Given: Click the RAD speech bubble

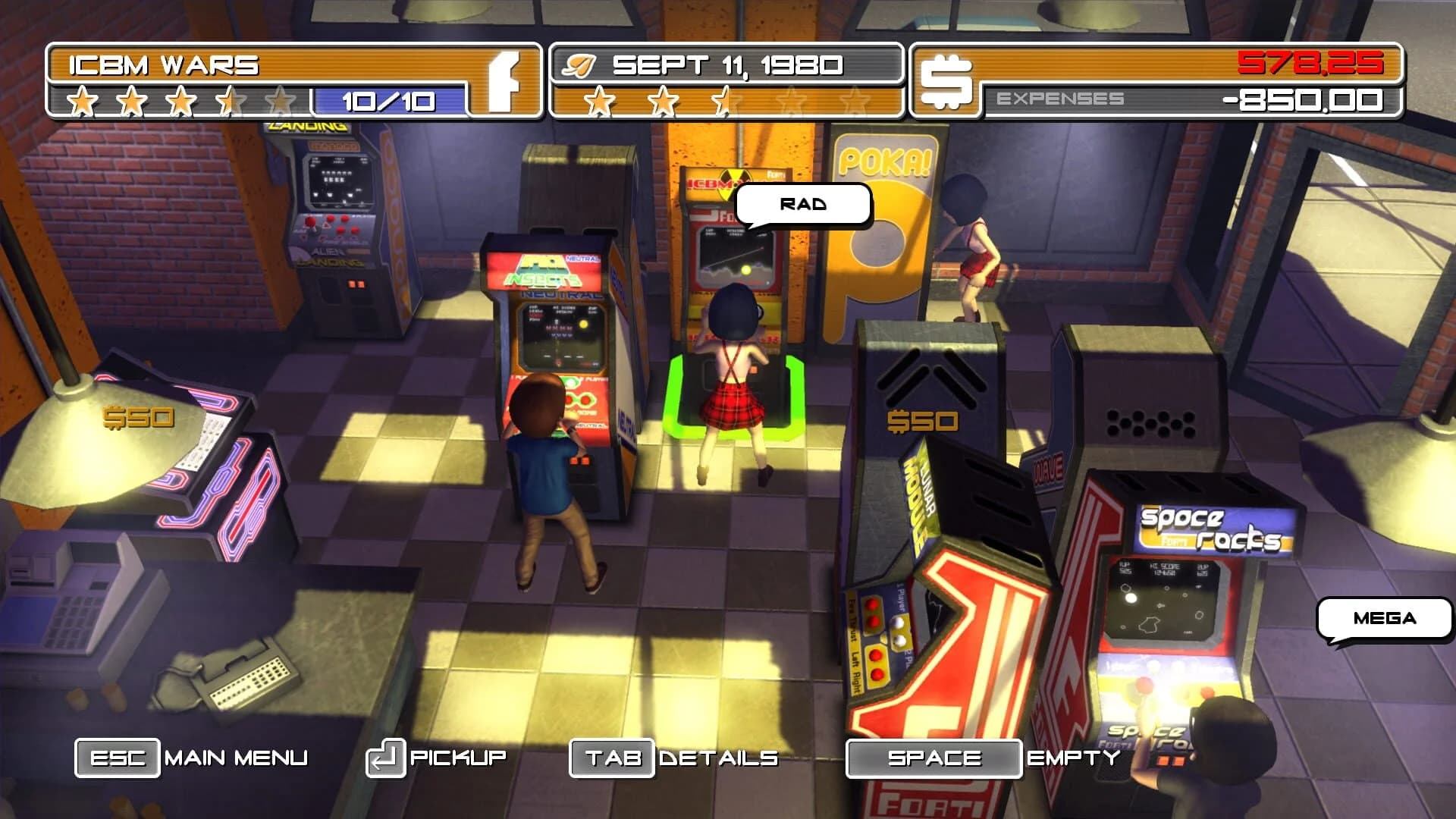Looking at the screenshot, I should pos(802,203).
